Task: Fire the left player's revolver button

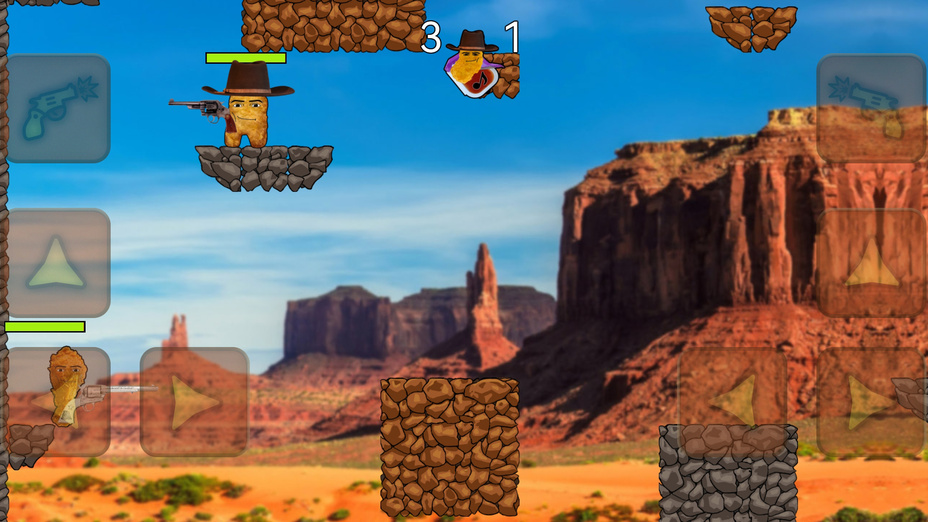Action: pos(56,108)
